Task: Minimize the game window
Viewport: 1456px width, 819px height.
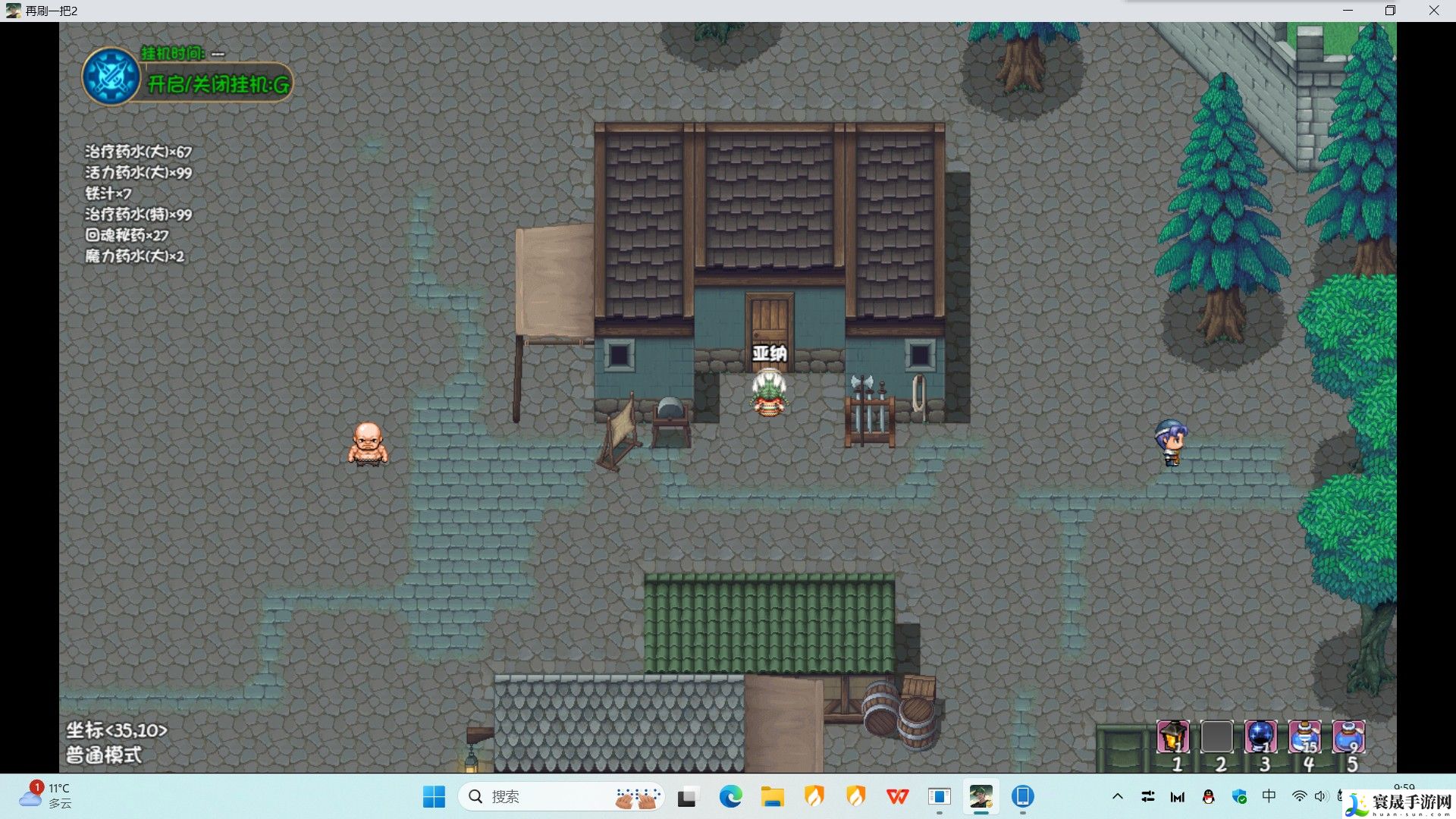Action: (x=1348, y=11)
